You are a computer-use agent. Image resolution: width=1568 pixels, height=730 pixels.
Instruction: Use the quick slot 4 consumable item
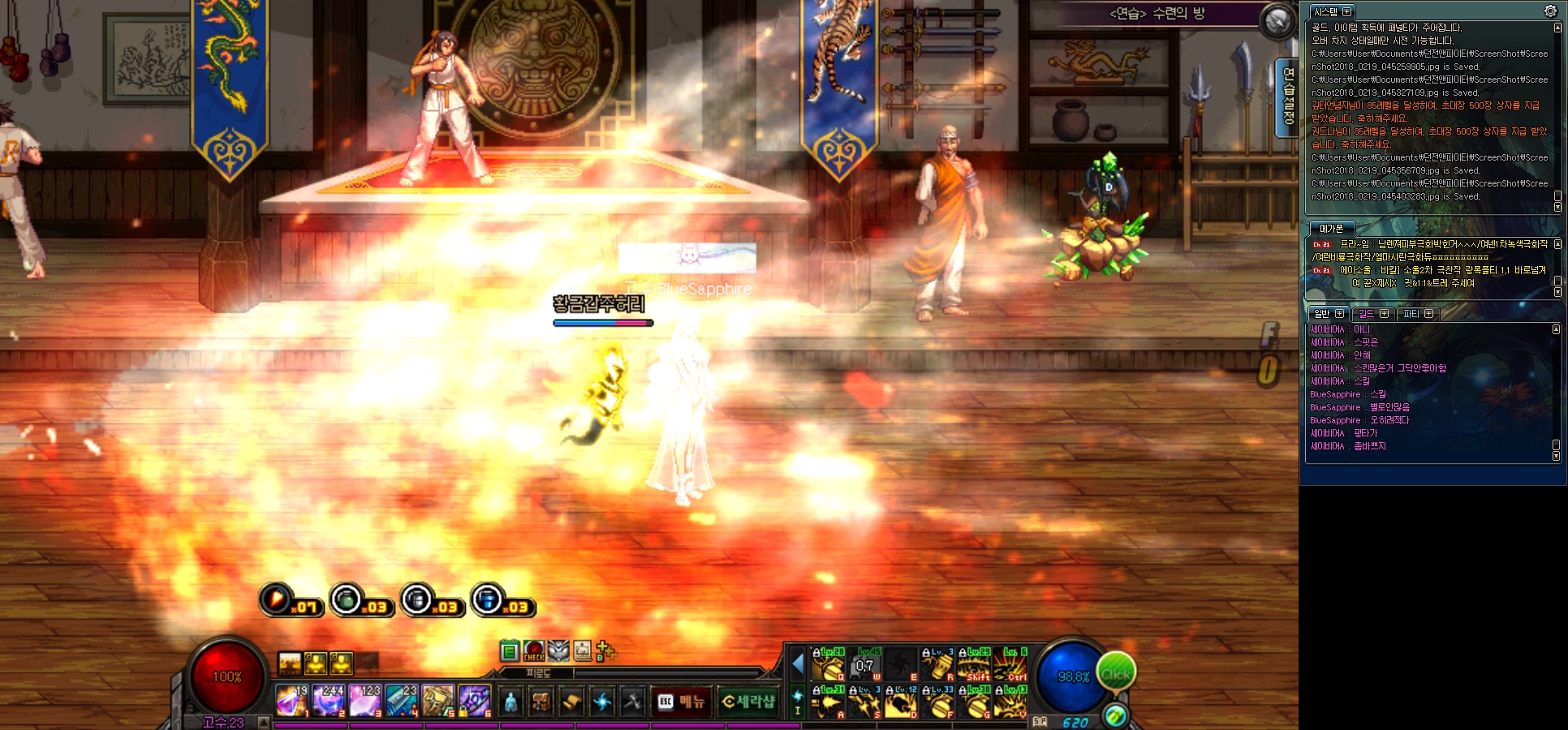point(401,701)
